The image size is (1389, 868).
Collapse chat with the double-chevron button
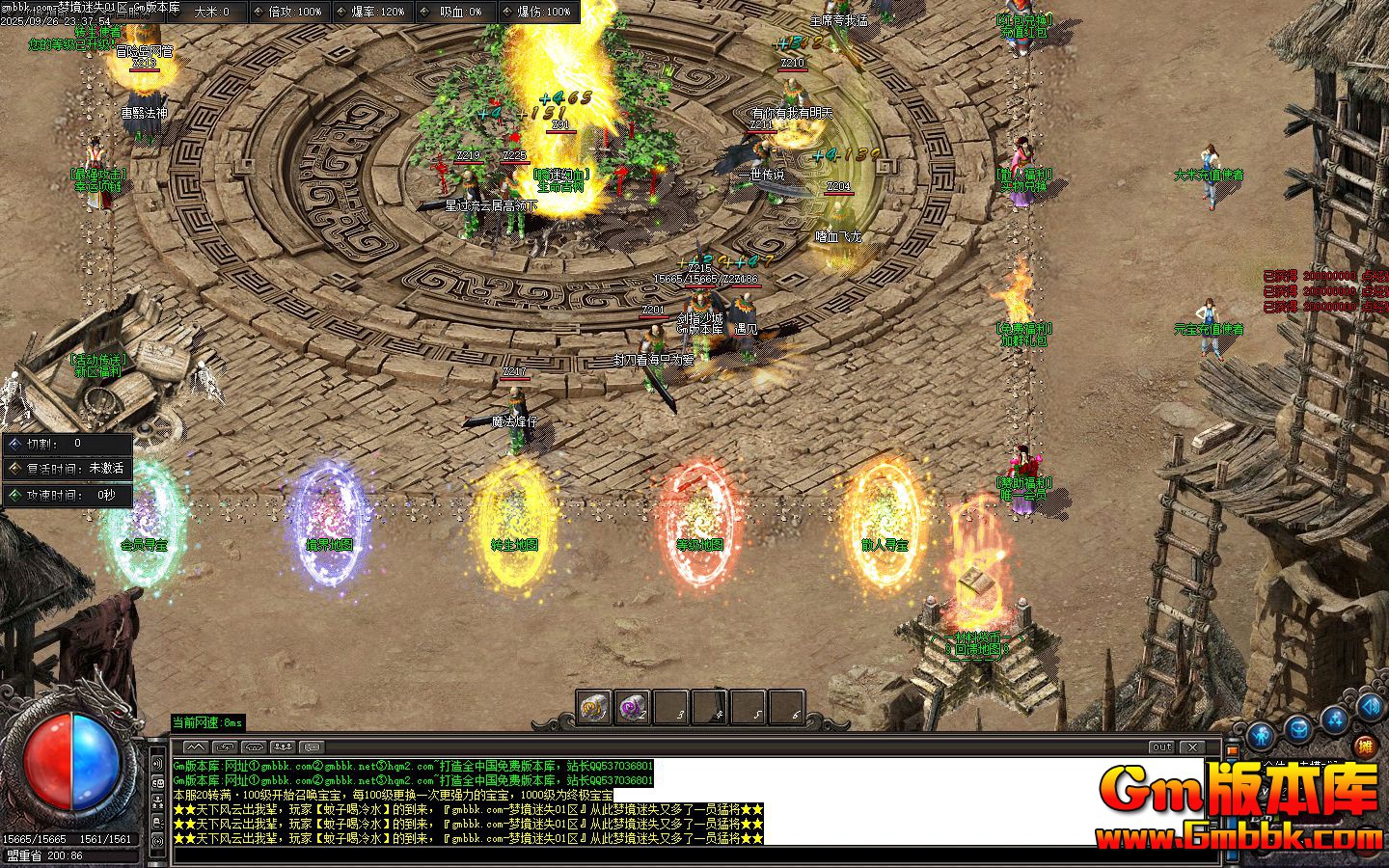click(197, 747)
